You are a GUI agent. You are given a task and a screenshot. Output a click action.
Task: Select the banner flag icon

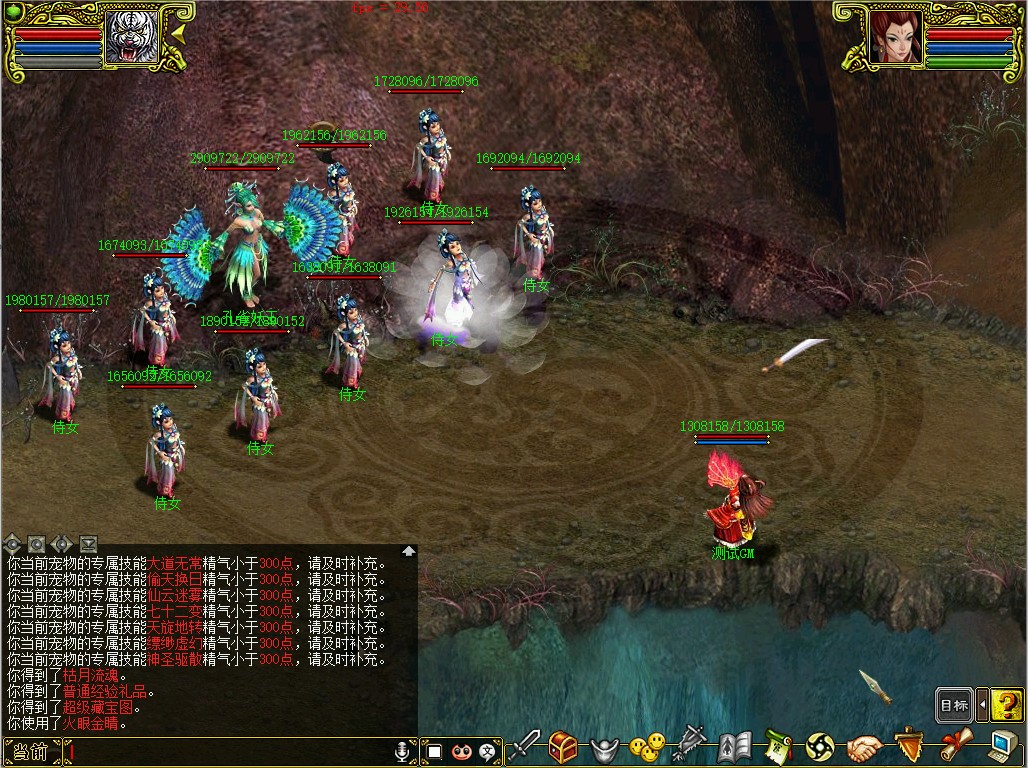click(x=690, y=746)
